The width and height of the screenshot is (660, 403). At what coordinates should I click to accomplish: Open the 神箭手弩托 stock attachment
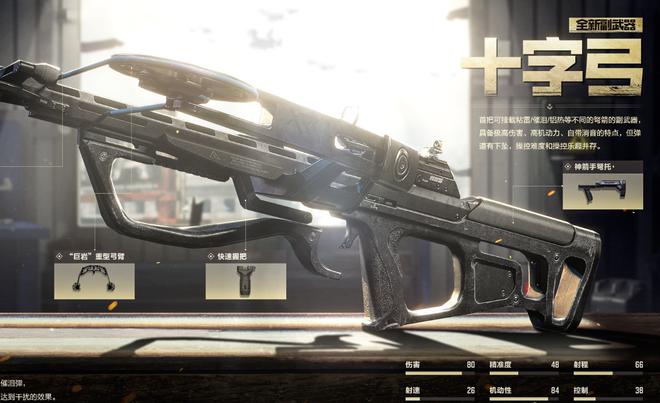point(601,190)
